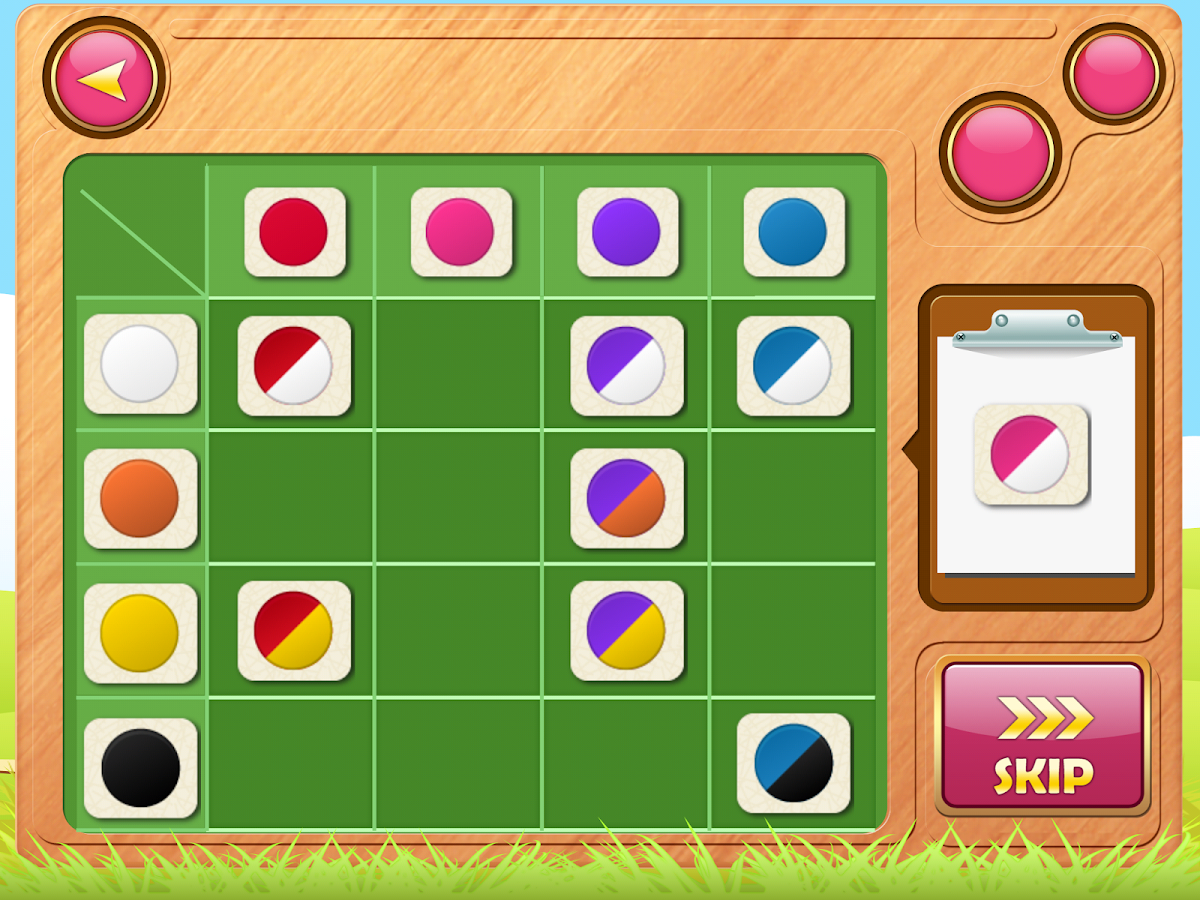Pick the pink-and-white tile on the clipboard

(x=1031, y=454)
